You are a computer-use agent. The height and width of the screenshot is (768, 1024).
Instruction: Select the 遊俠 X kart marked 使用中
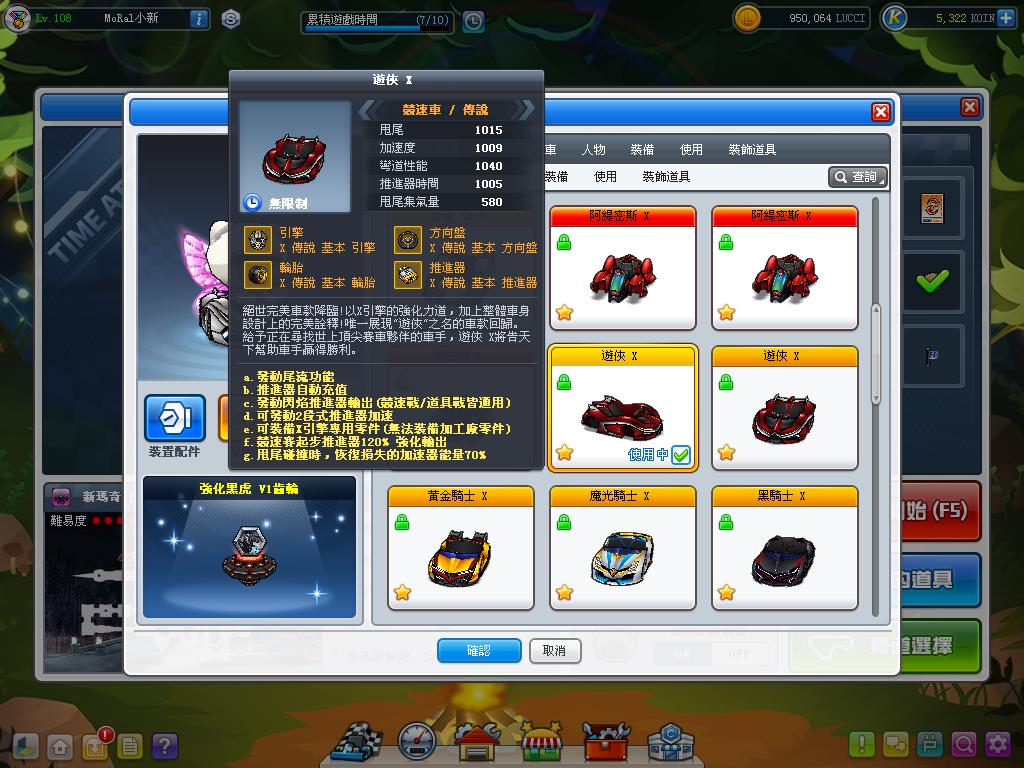pos(623,408)
